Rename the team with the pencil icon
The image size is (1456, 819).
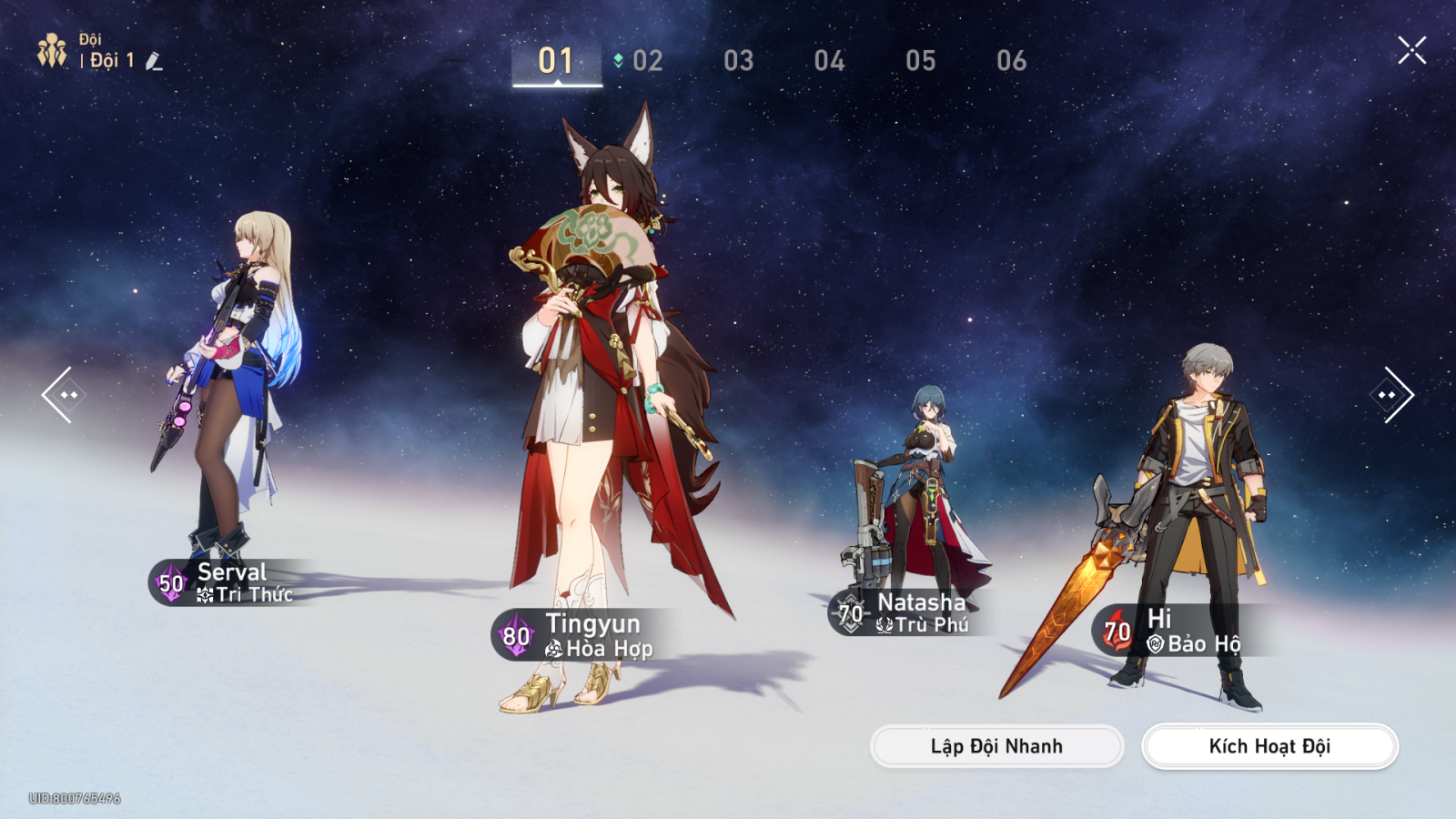coord(154,62)
